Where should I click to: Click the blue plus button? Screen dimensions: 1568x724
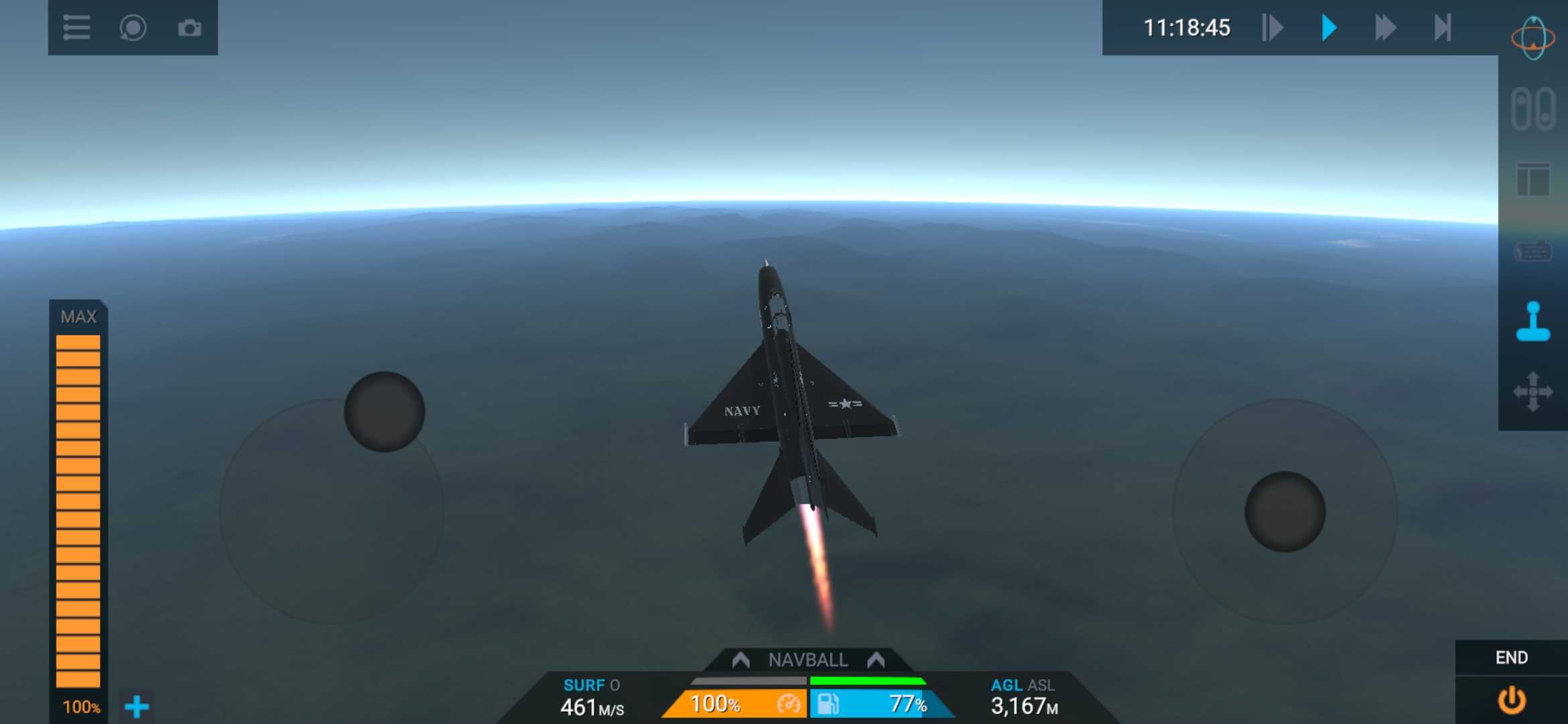137,707
